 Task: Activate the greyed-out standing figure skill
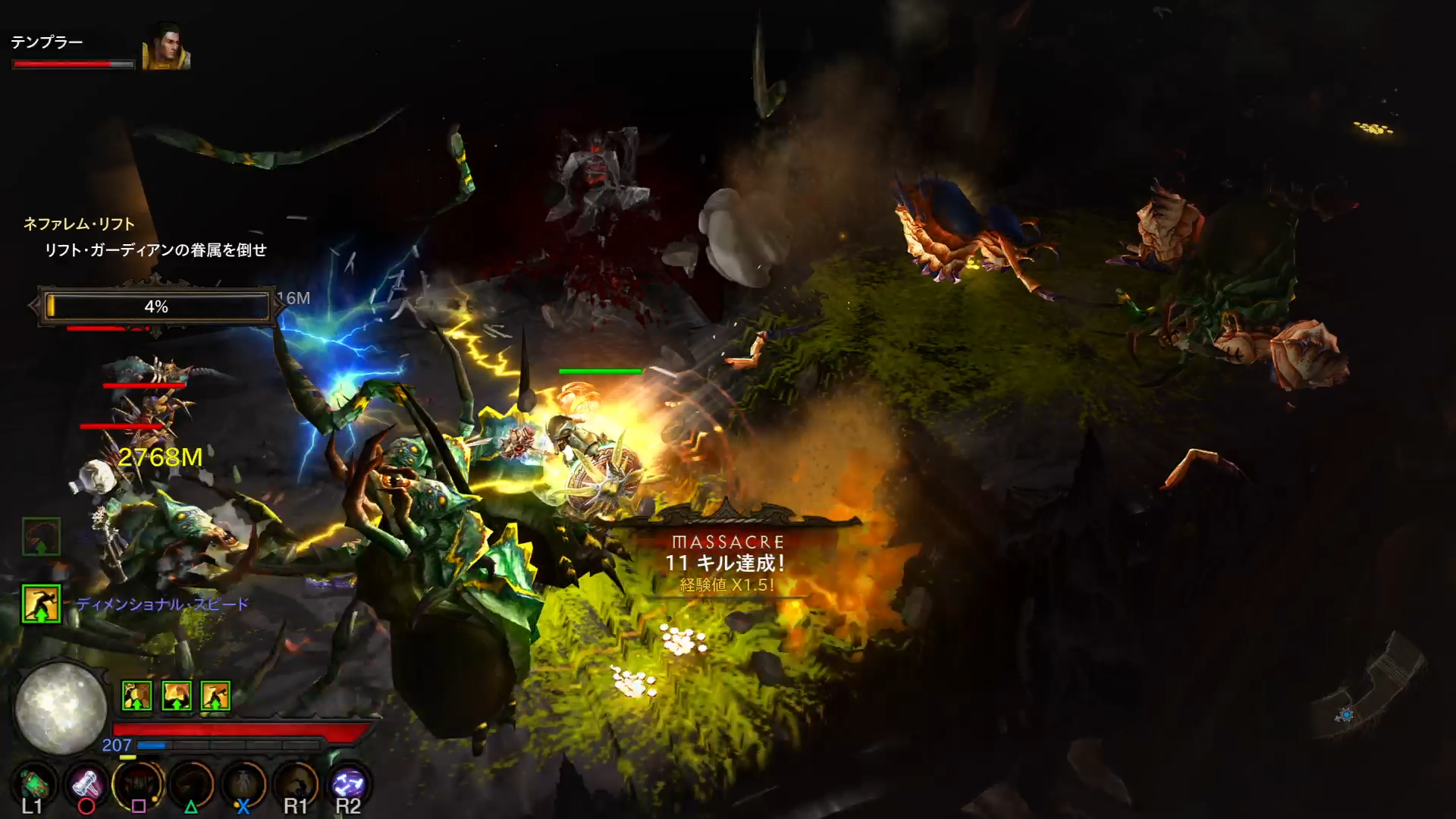(243, 784)
